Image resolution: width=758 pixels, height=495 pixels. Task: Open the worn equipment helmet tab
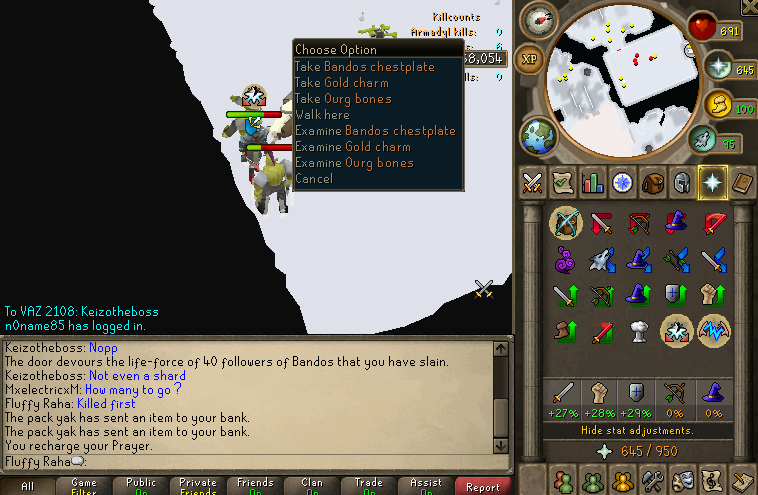pyautogui.click(x=682, y=183)
